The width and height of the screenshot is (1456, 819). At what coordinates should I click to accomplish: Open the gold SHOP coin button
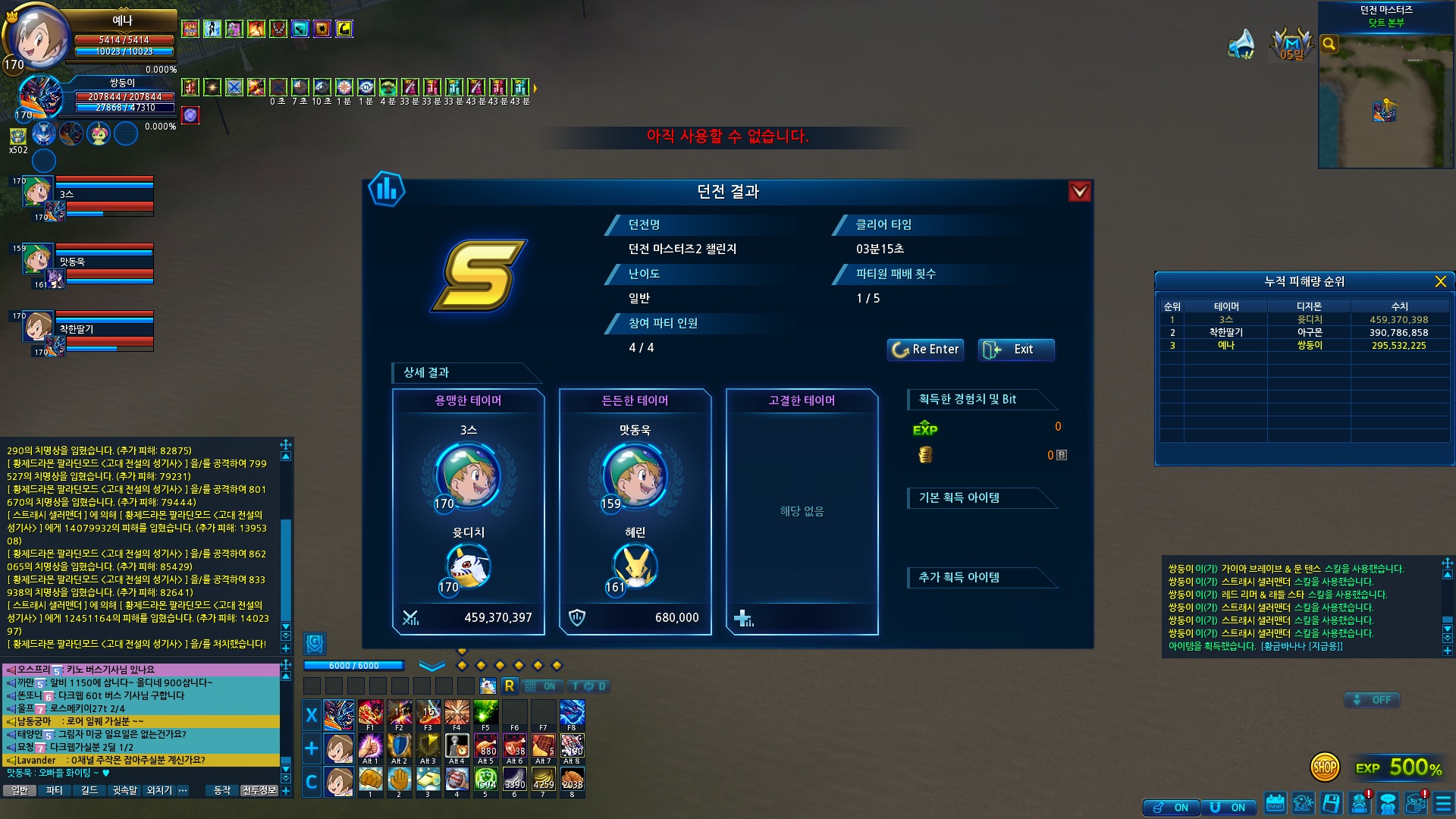coord(1325,767)
